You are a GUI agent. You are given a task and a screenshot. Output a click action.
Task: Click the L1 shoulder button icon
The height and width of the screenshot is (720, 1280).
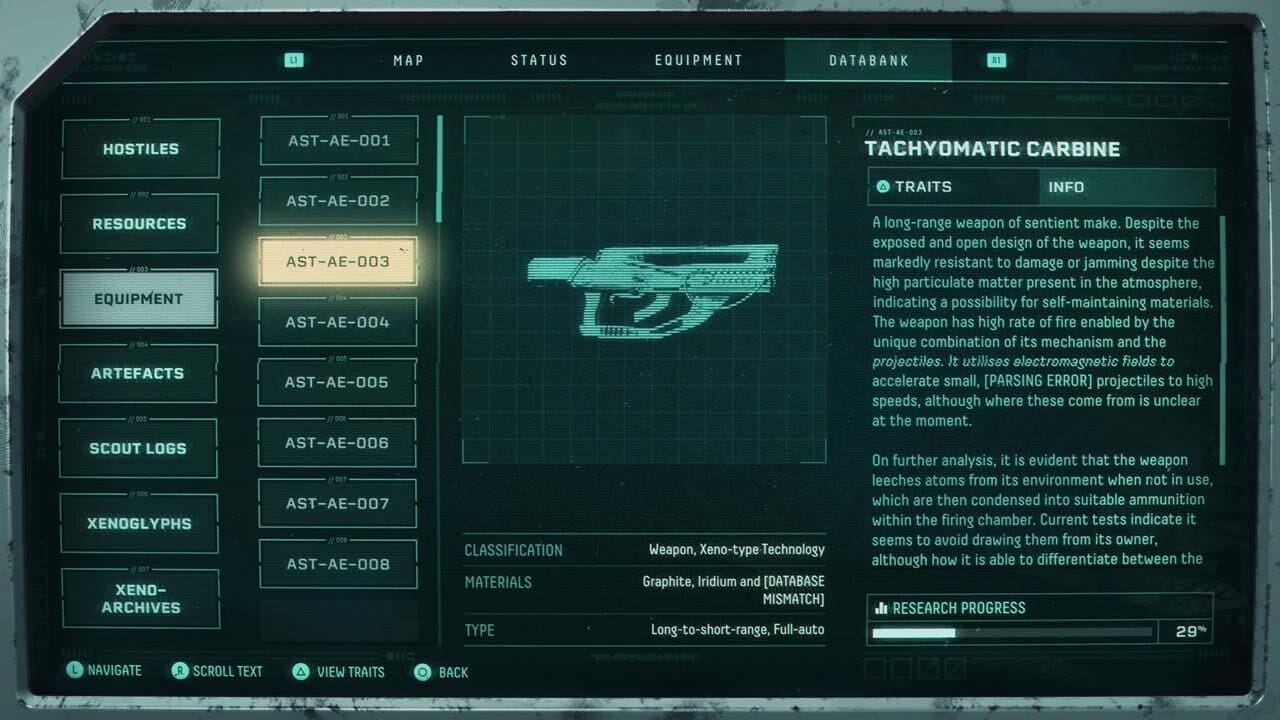[x=293, y=59]
